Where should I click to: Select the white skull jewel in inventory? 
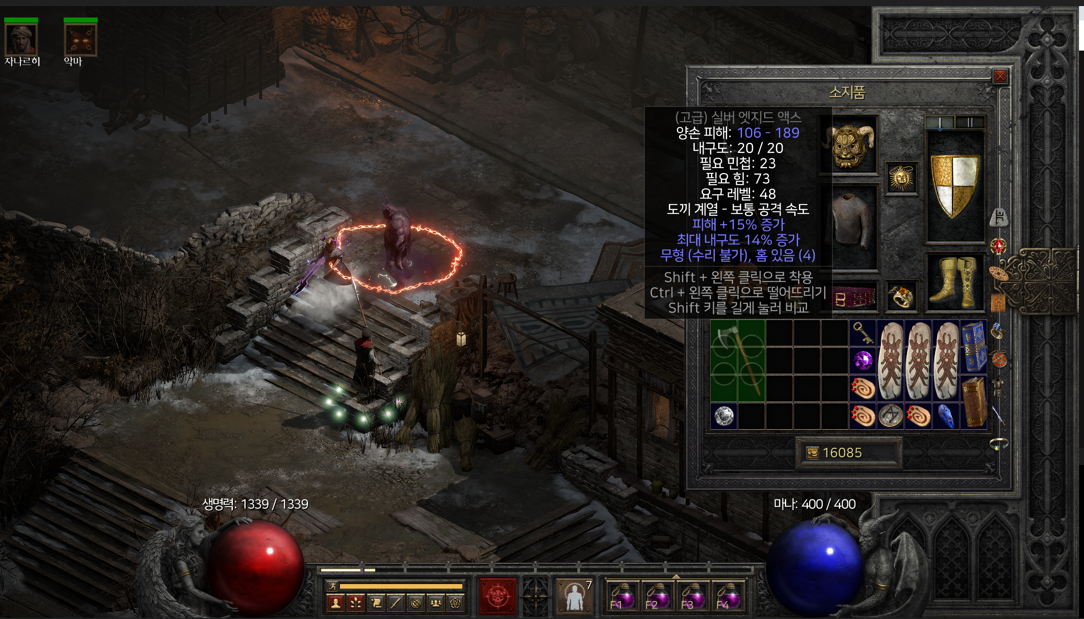[x=724, y=416]
